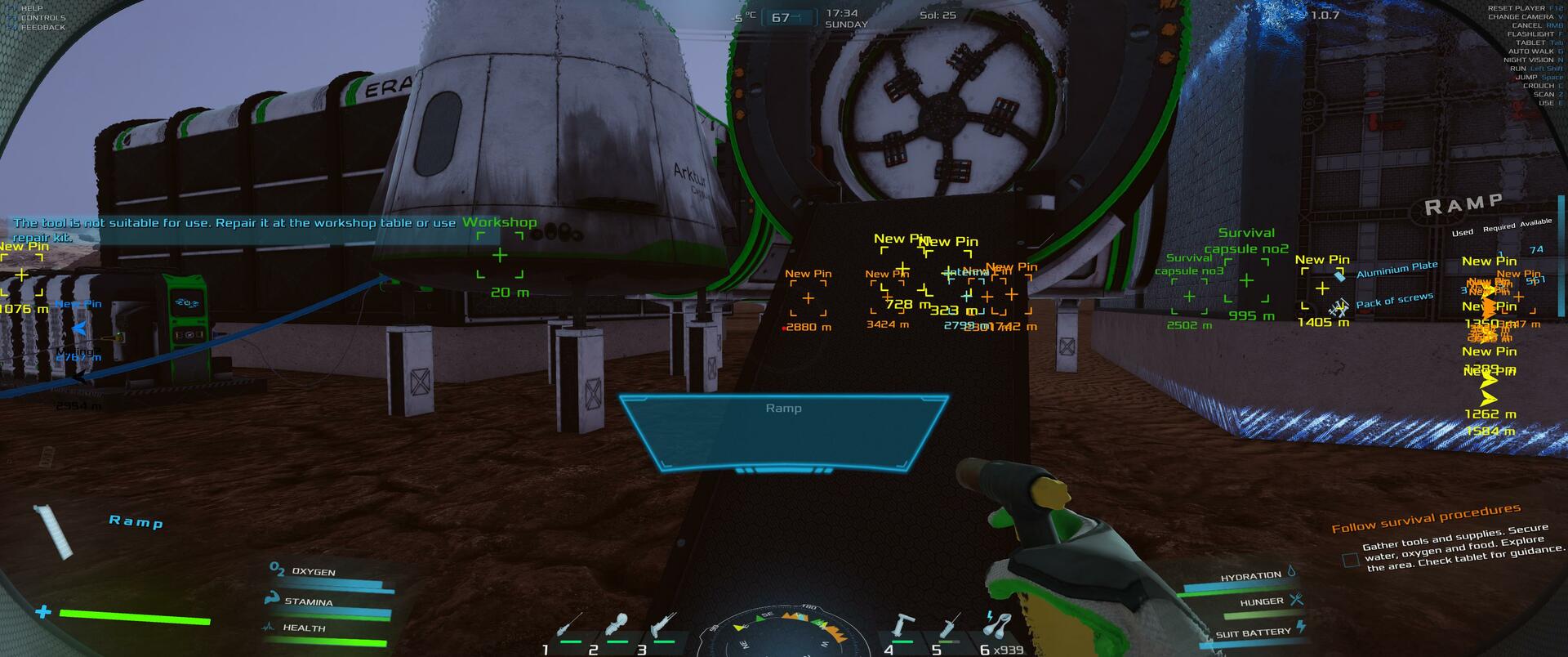This screenshot has height=657, width=1568.
Task: Click the green Workshop waypoint marker
Action: [x=500, y=255]
